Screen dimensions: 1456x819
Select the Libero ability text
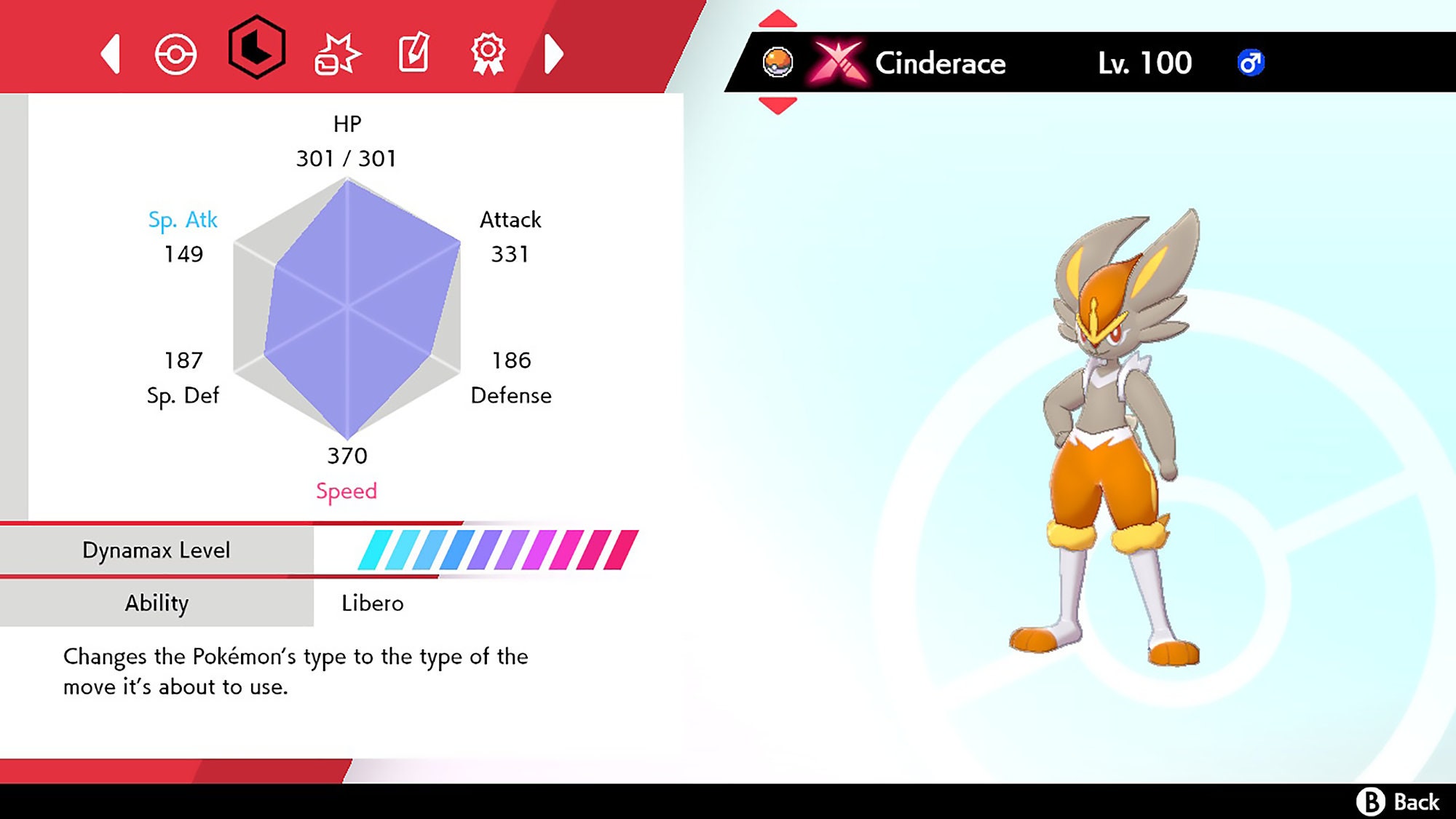[x=372, y=603]
